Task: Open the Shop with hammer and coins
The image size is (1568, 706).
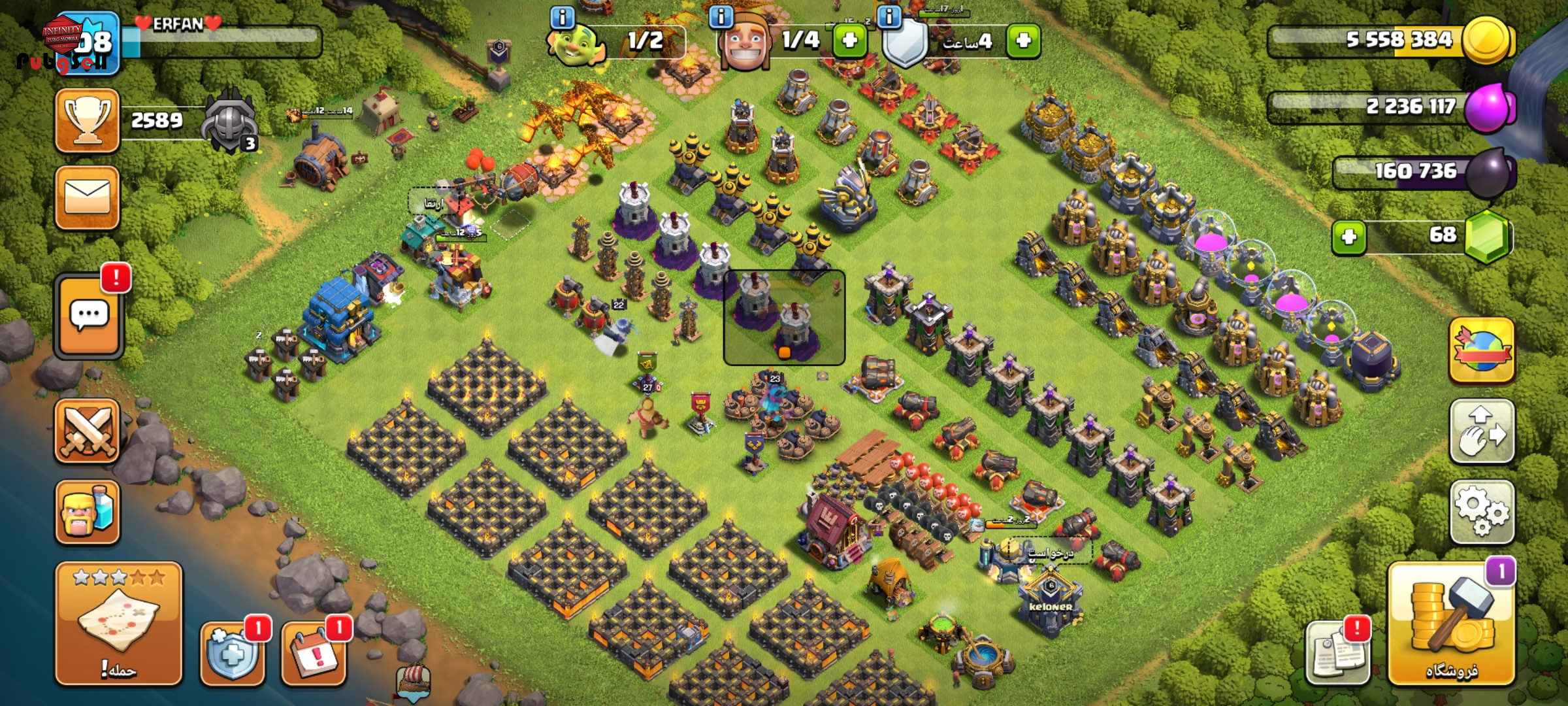Action: [1452, 626]
